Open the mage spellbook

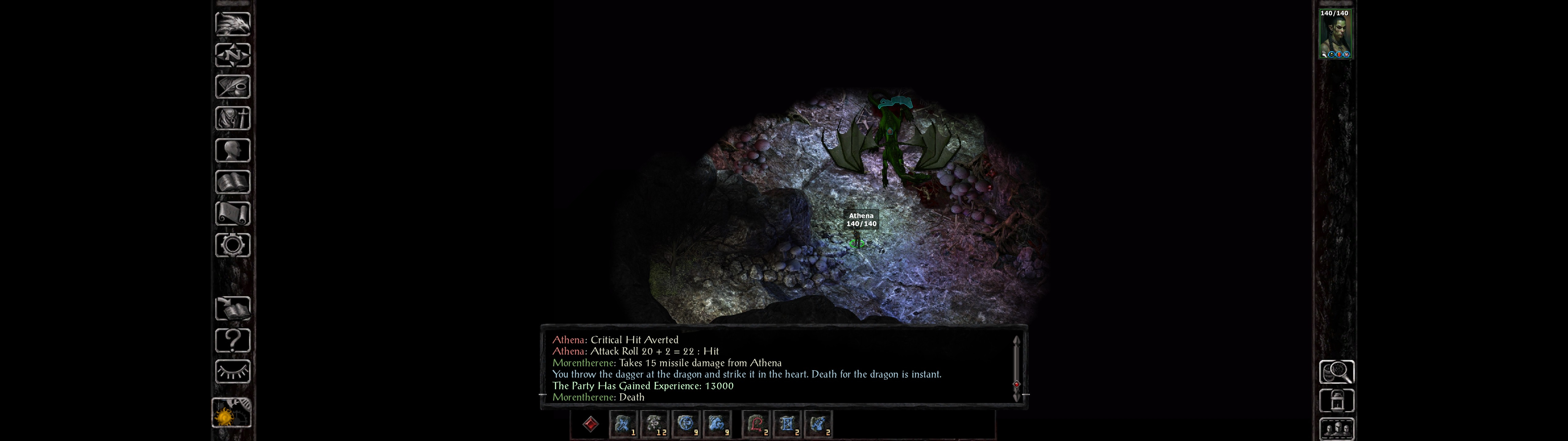(x=232, y=182)
